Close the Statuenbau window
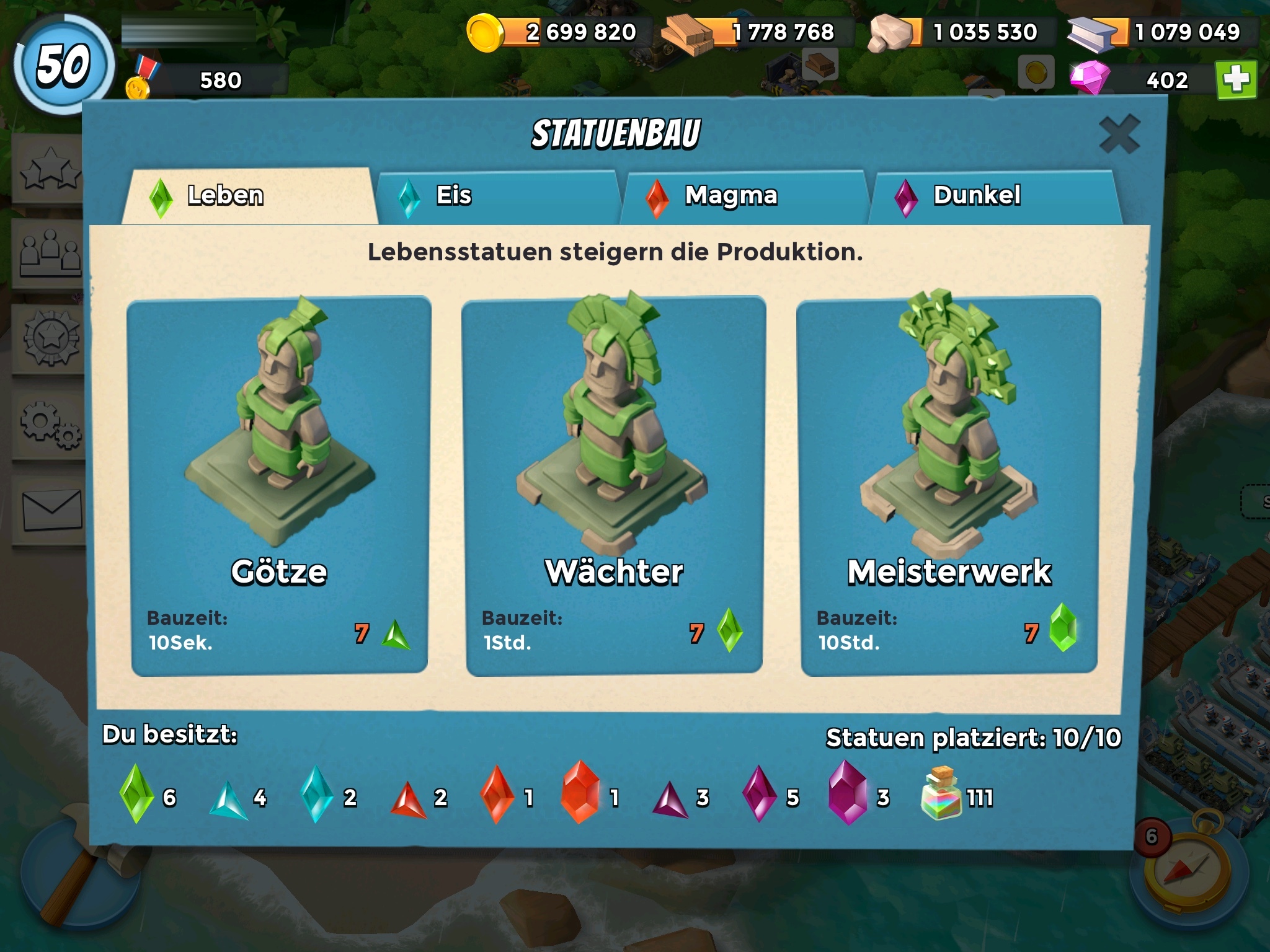The height and width of the screenshot is (952, 1270). 1119,134
